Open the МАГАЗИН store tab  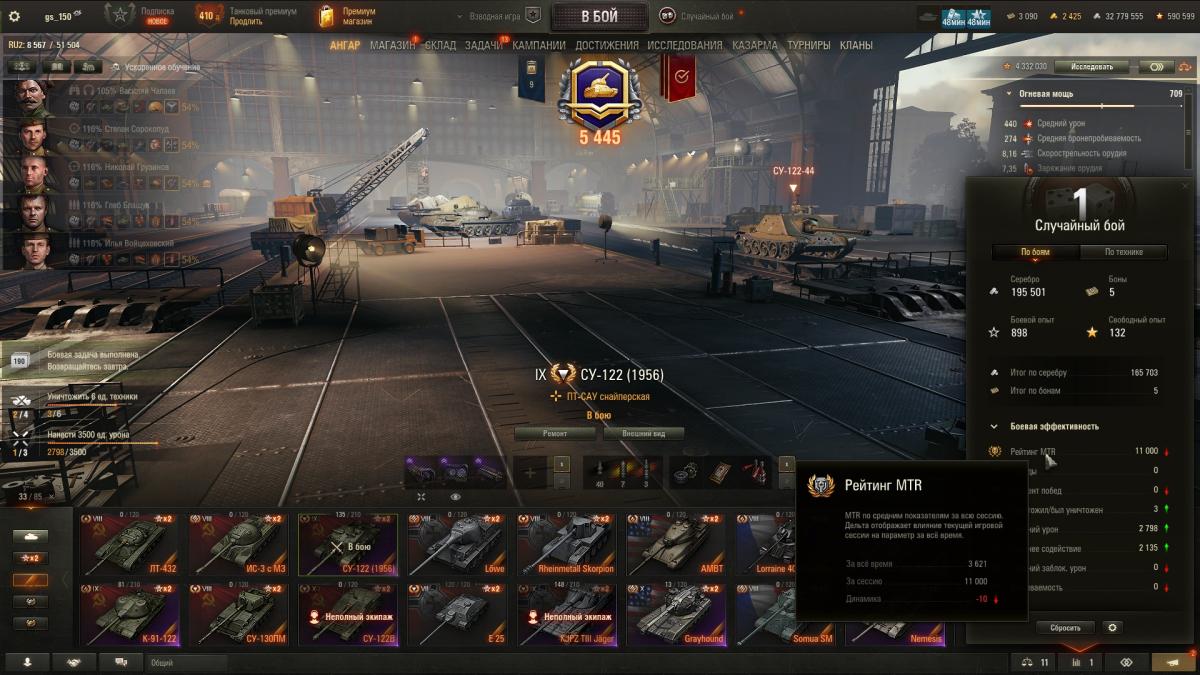(392, 45)
